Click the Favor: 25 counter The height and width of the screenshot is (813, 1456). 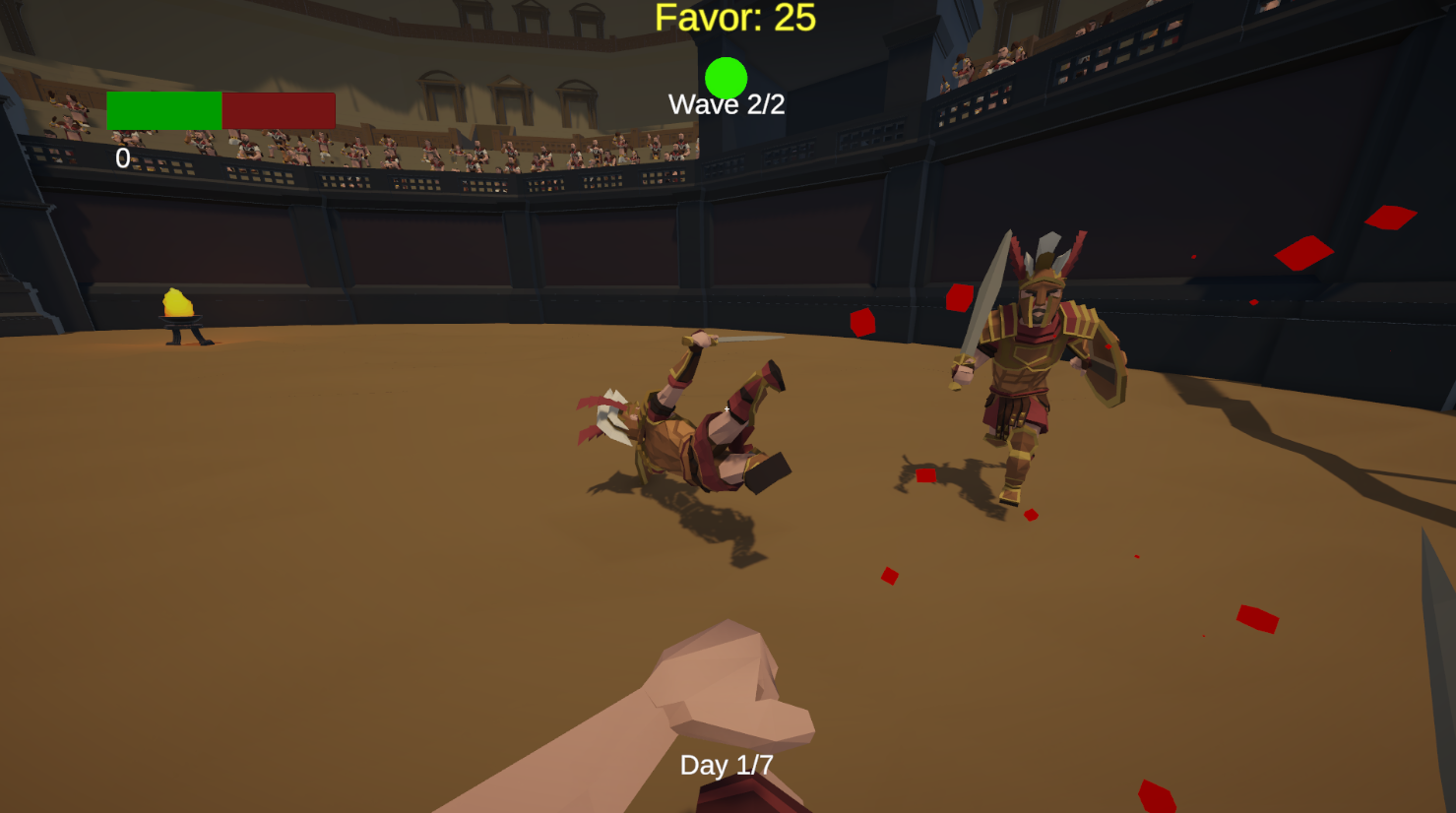tap(733, 17)
